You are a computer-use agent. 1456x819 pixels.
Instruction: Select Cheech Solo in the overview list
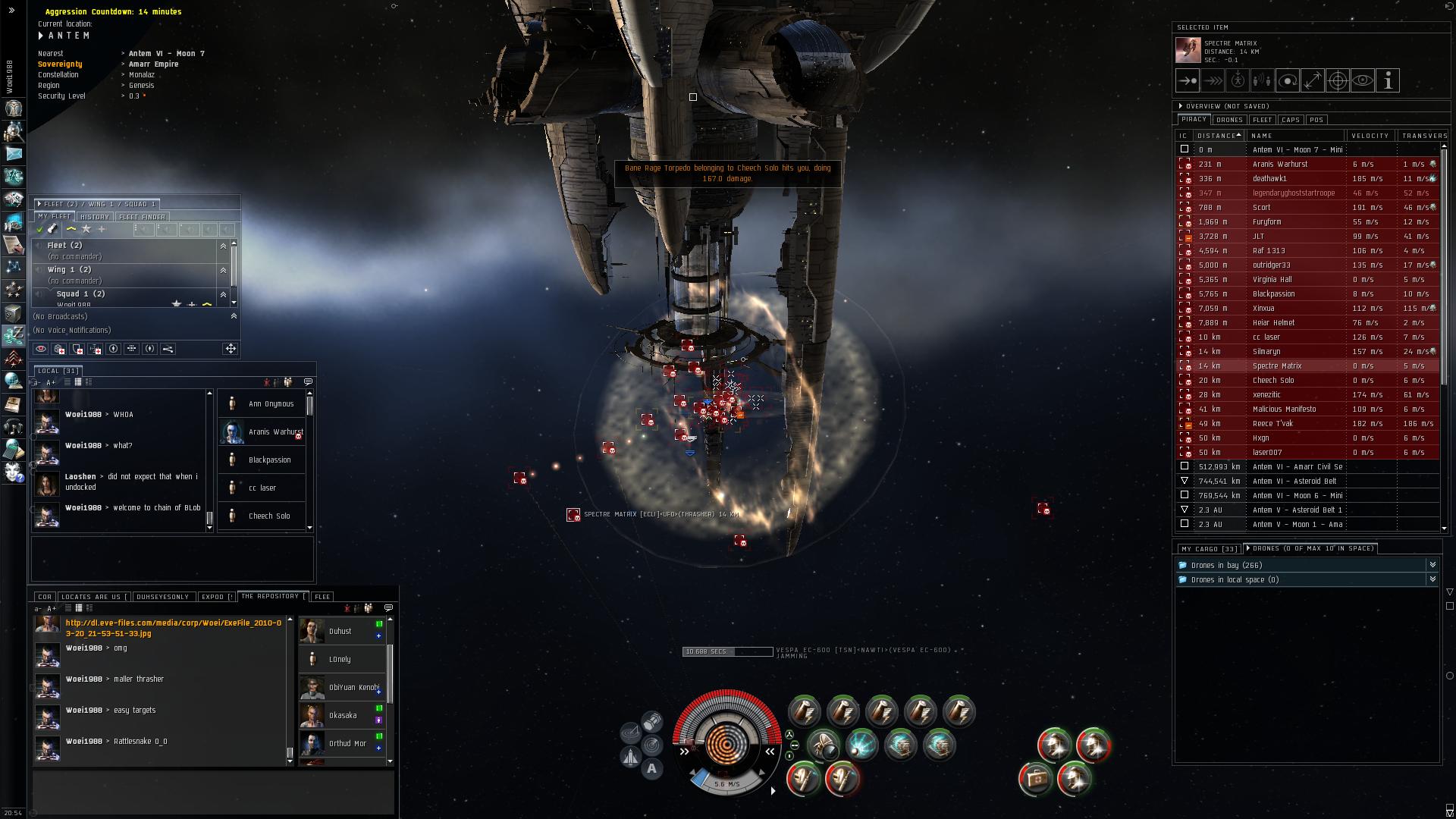click(x=1273, y=381)
